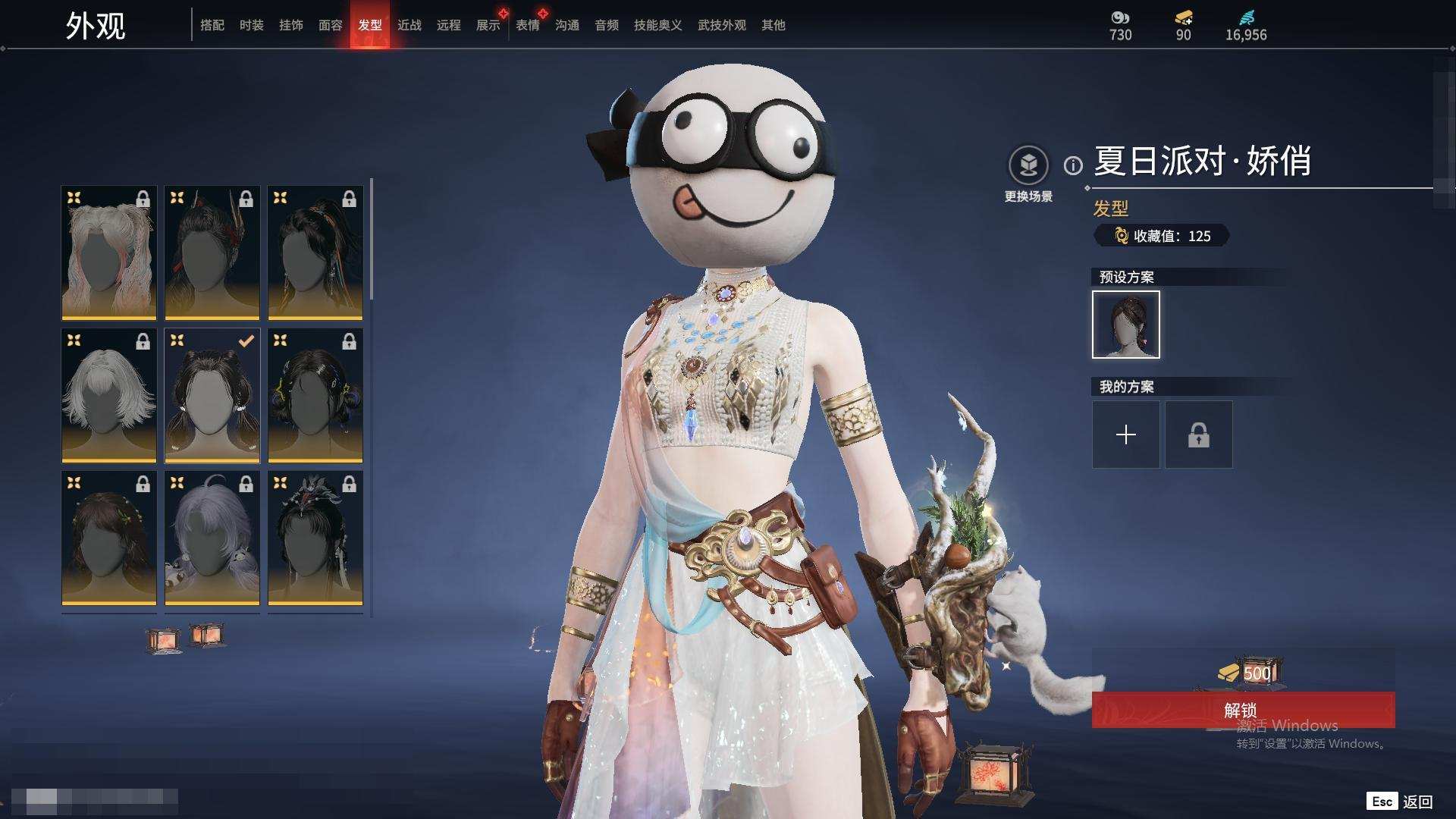Switch to the 搭配 tab

click(212, 25)
